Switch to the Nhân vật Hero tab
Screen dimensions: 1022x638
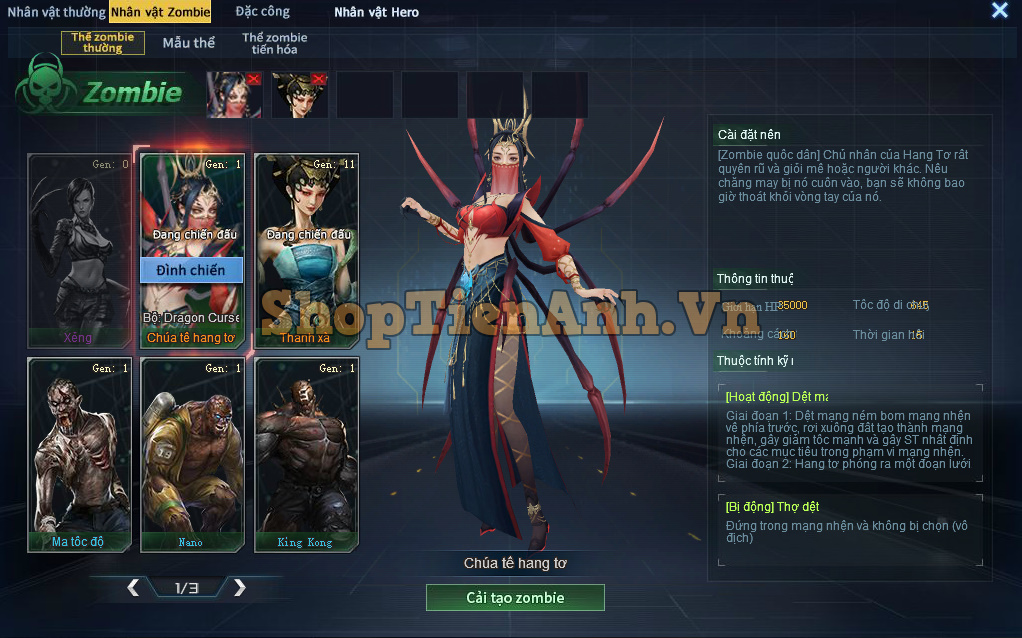(376, 12)
